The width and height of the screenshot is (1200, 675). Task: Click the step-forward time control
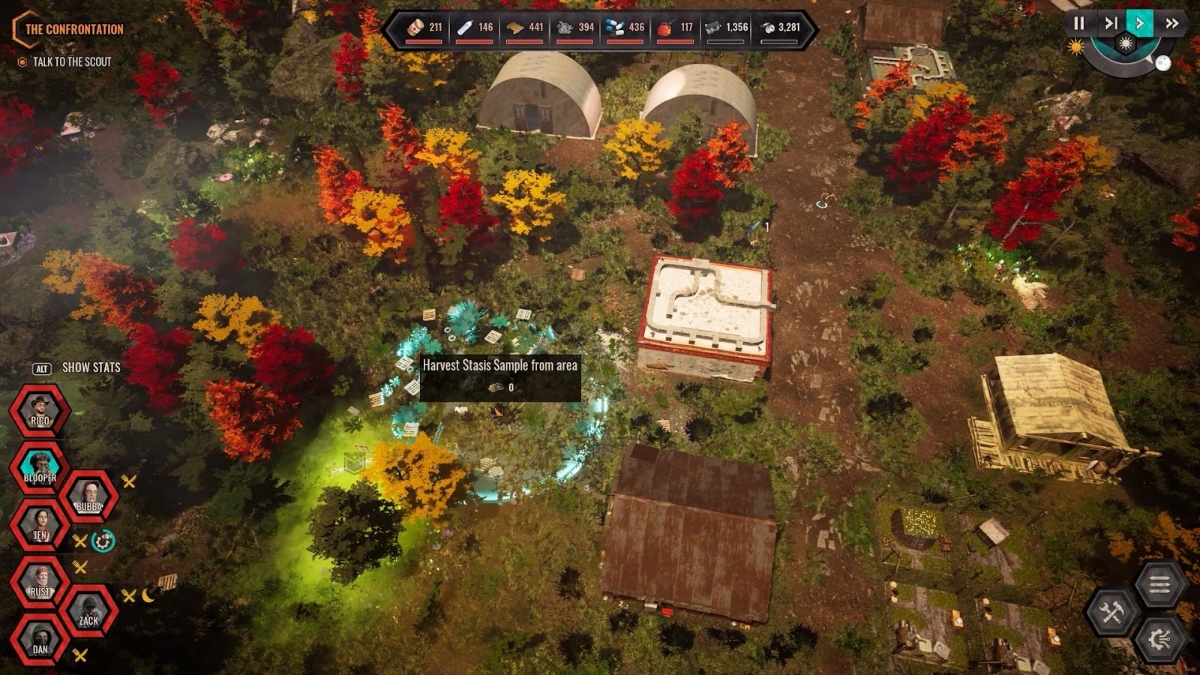[1110, 23]
